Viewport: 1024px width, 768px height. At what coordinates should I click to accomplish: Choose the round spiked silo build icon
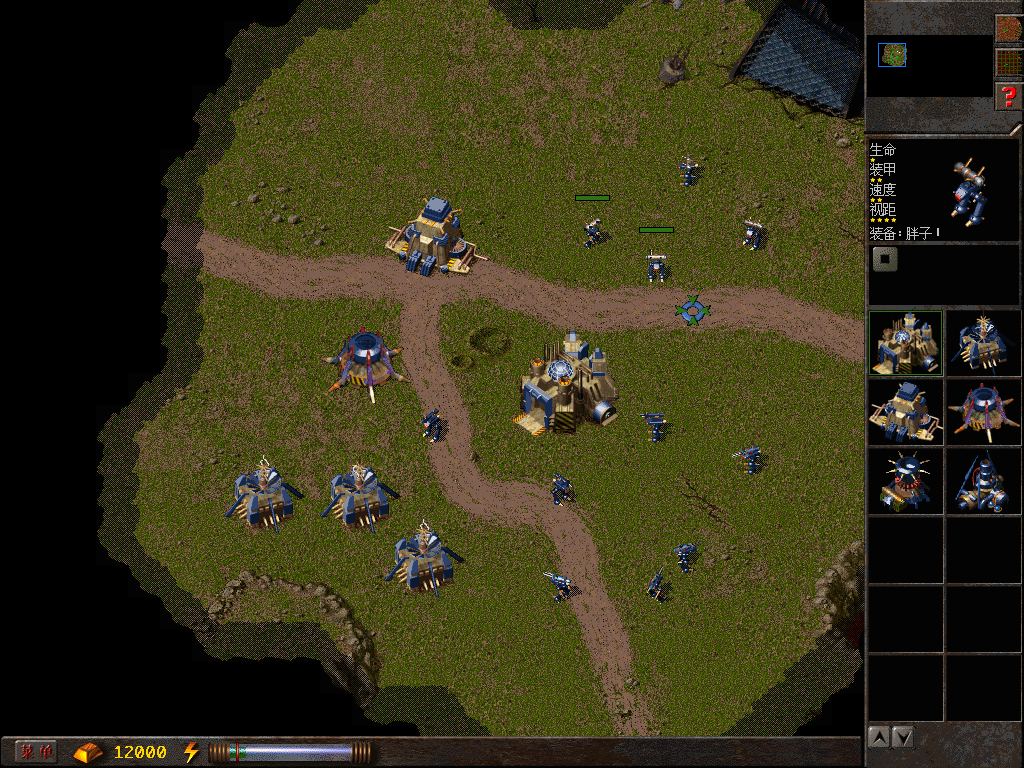[x=984, y=411]
